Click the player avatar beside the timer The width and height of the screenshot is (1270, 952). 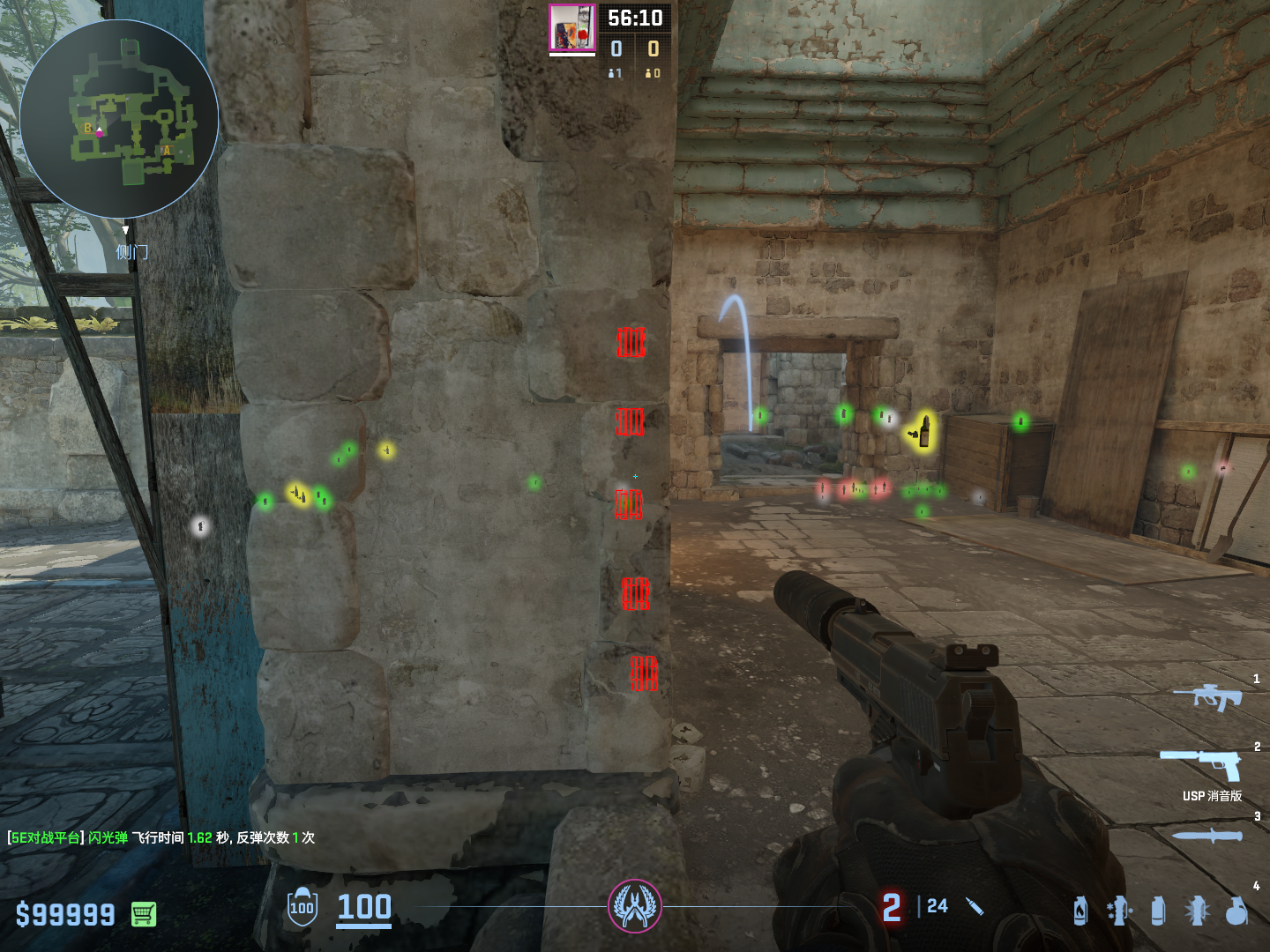572,28
